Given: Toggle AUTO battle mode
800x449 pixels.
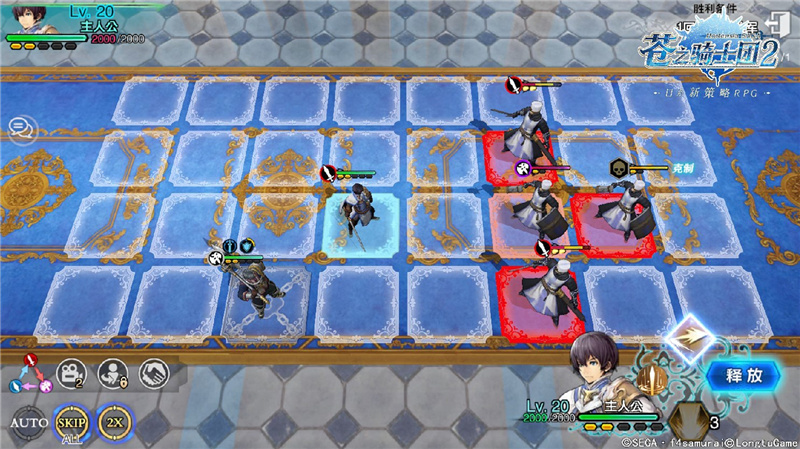Looking at the screenshot, I should pos(29,422).
